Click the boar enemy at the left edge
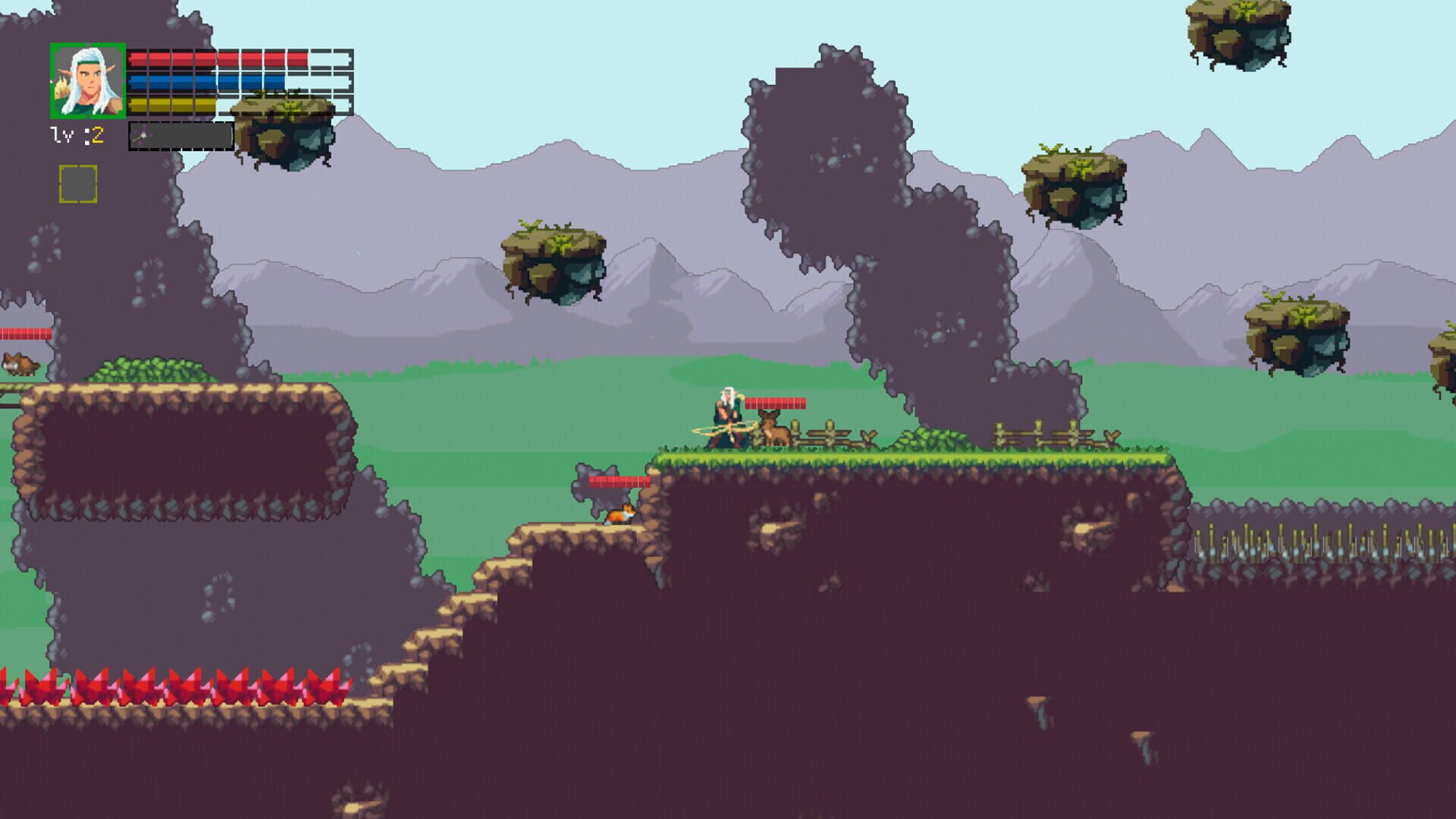The height and width of the screenshot is (819, 1456). 19,365
